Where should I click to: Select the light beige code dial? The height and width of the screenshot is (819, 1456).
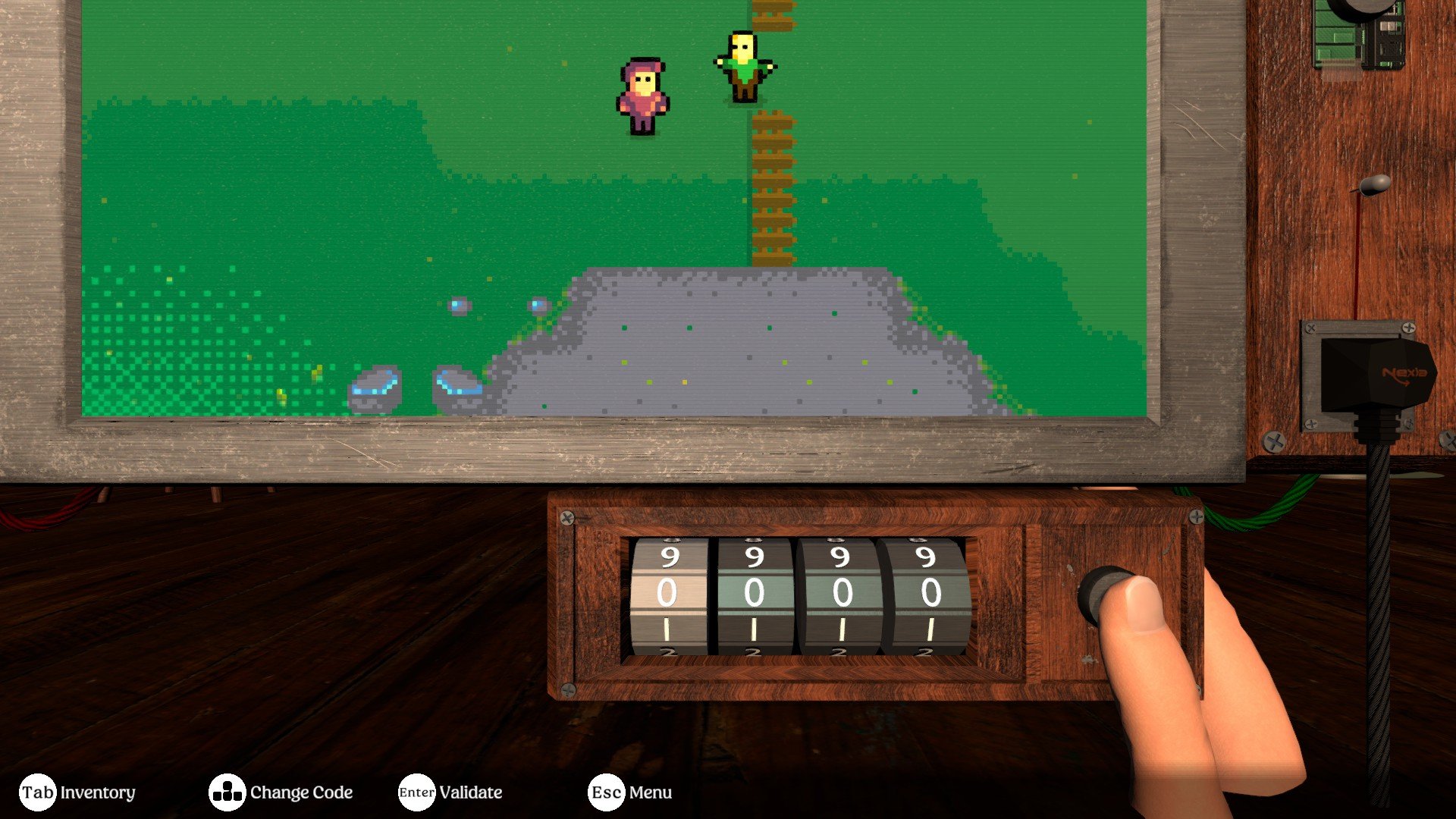pyautogui.click(x=667, y=595)
